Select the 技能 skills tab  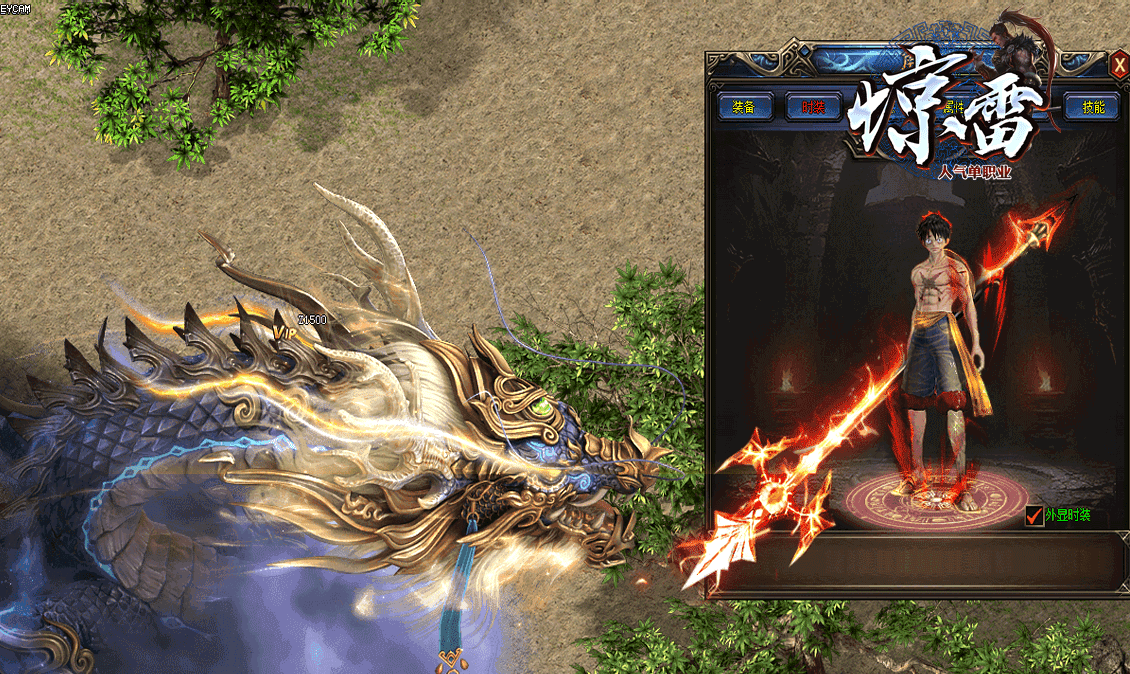(x=1091, y=107)
